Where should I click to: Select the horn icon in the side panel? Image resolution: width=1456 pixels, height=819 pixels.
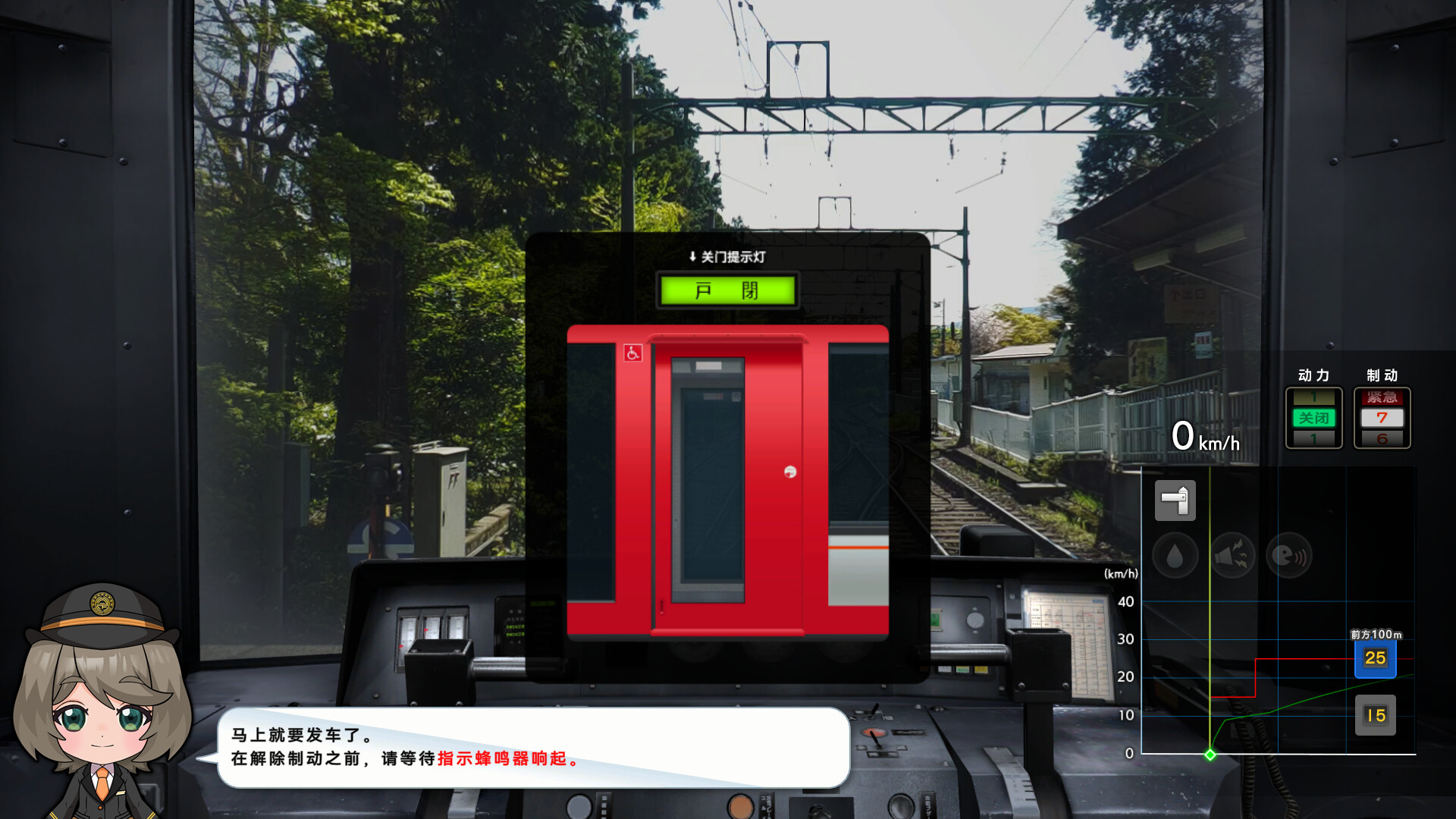coord(1232,554)
